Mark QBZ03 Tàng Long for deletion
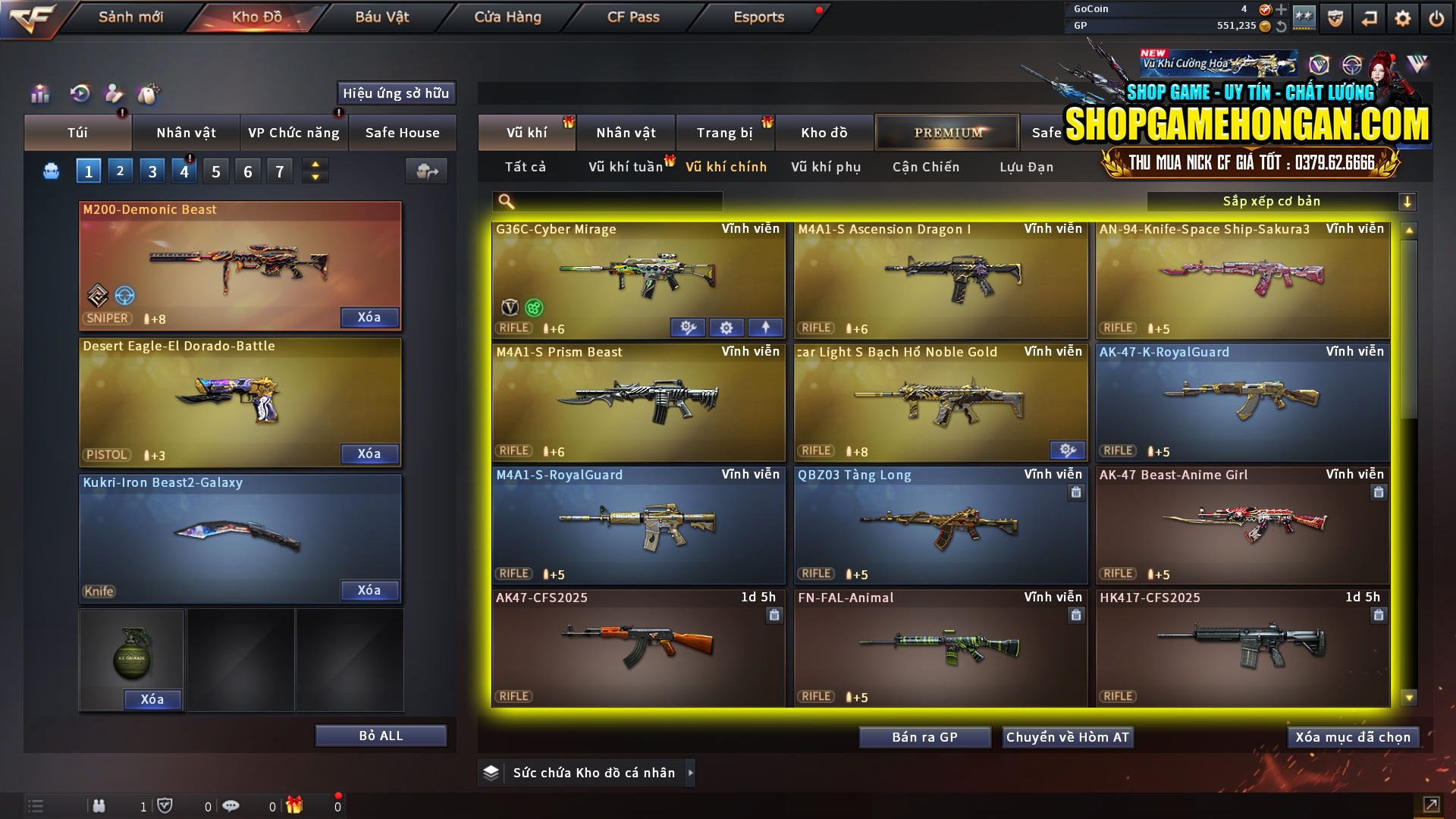 [1076, 492]
